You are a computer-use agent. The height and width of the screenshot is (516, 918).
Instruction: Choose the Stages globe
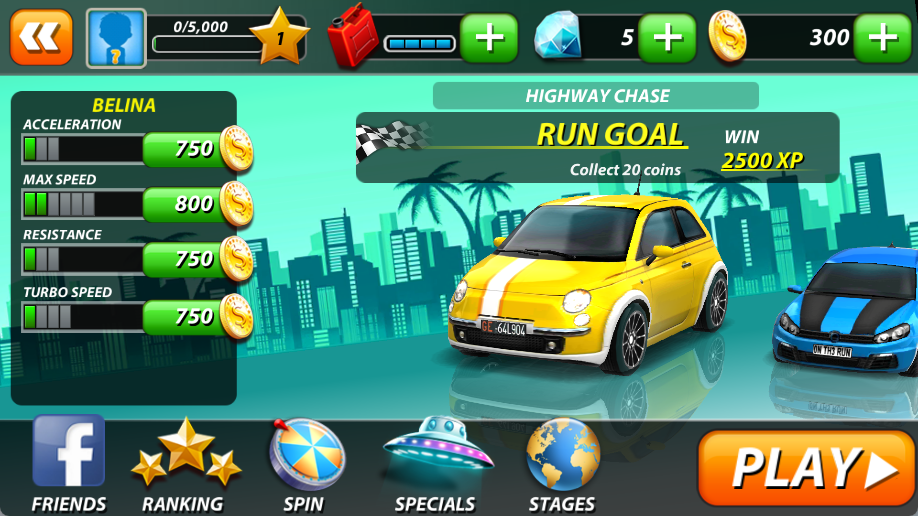562,463
